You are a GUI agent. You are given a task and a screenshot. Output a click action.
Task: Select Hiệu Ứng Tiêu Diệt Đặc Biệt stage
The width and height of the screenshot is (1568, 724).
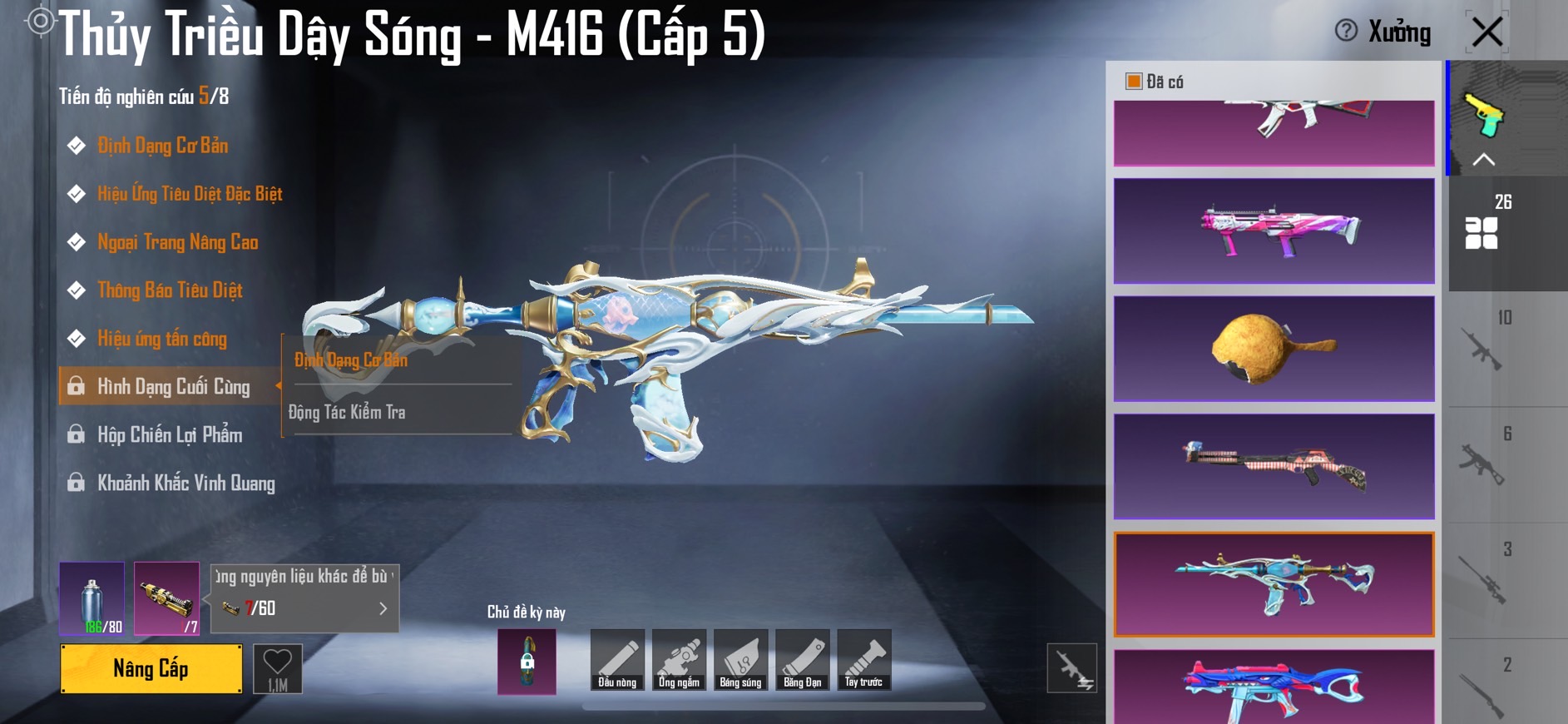(x=189, y=194)
